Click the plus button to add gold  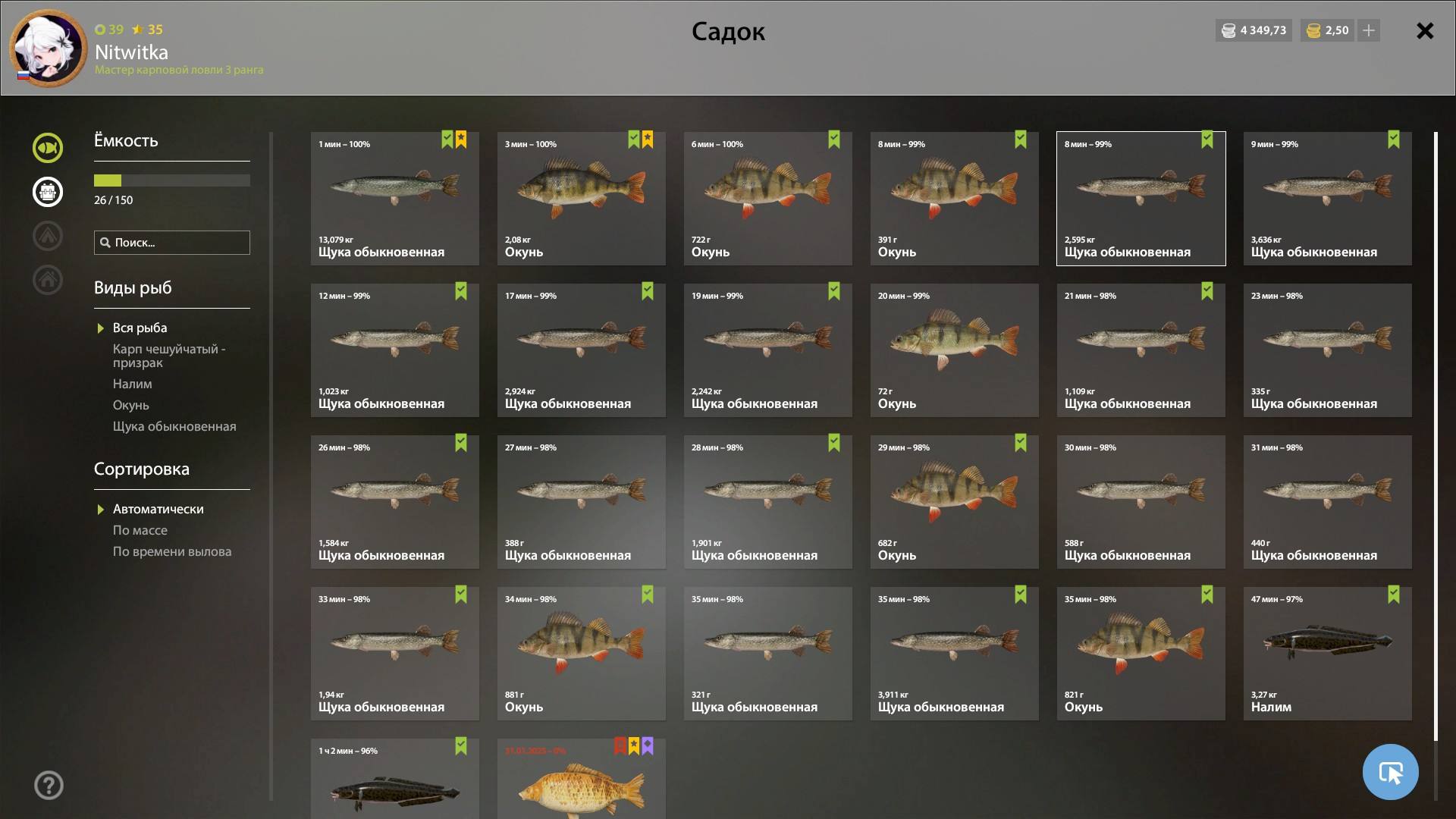[1369, 31]
